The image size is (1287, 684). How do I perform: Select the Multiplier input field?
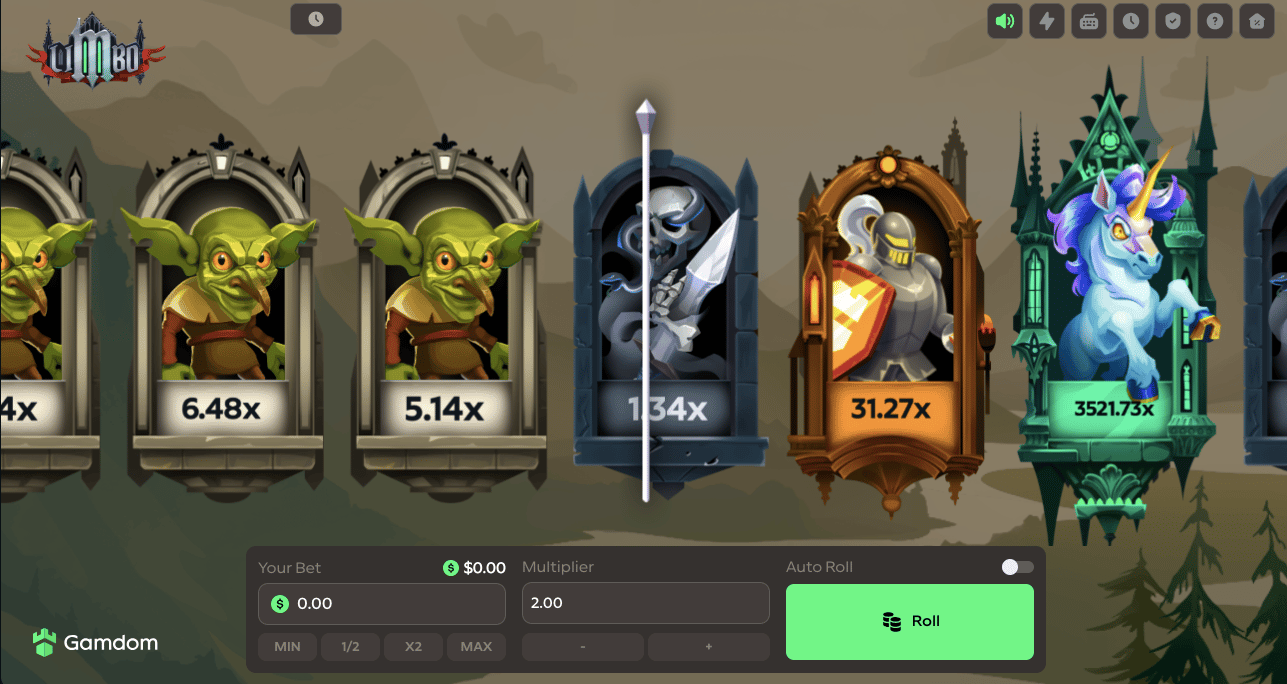click(645, 604)
